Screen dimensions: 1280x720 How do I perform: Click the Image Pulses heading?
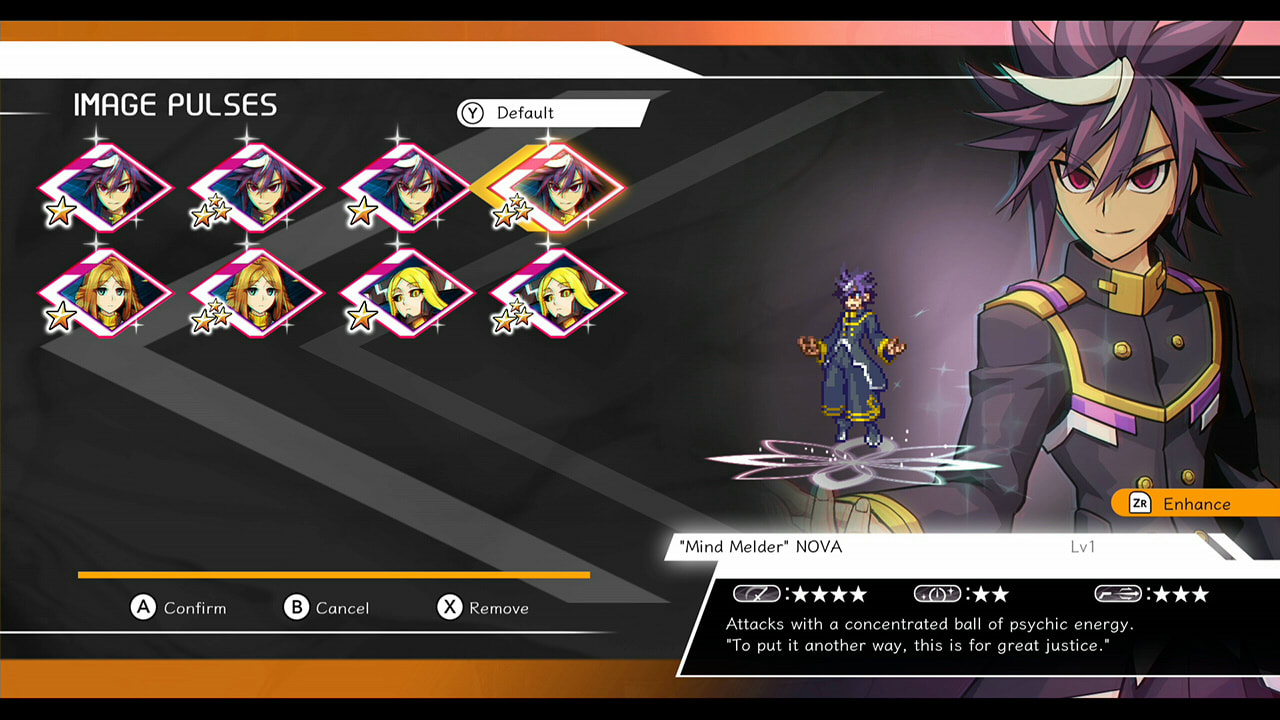173,104
